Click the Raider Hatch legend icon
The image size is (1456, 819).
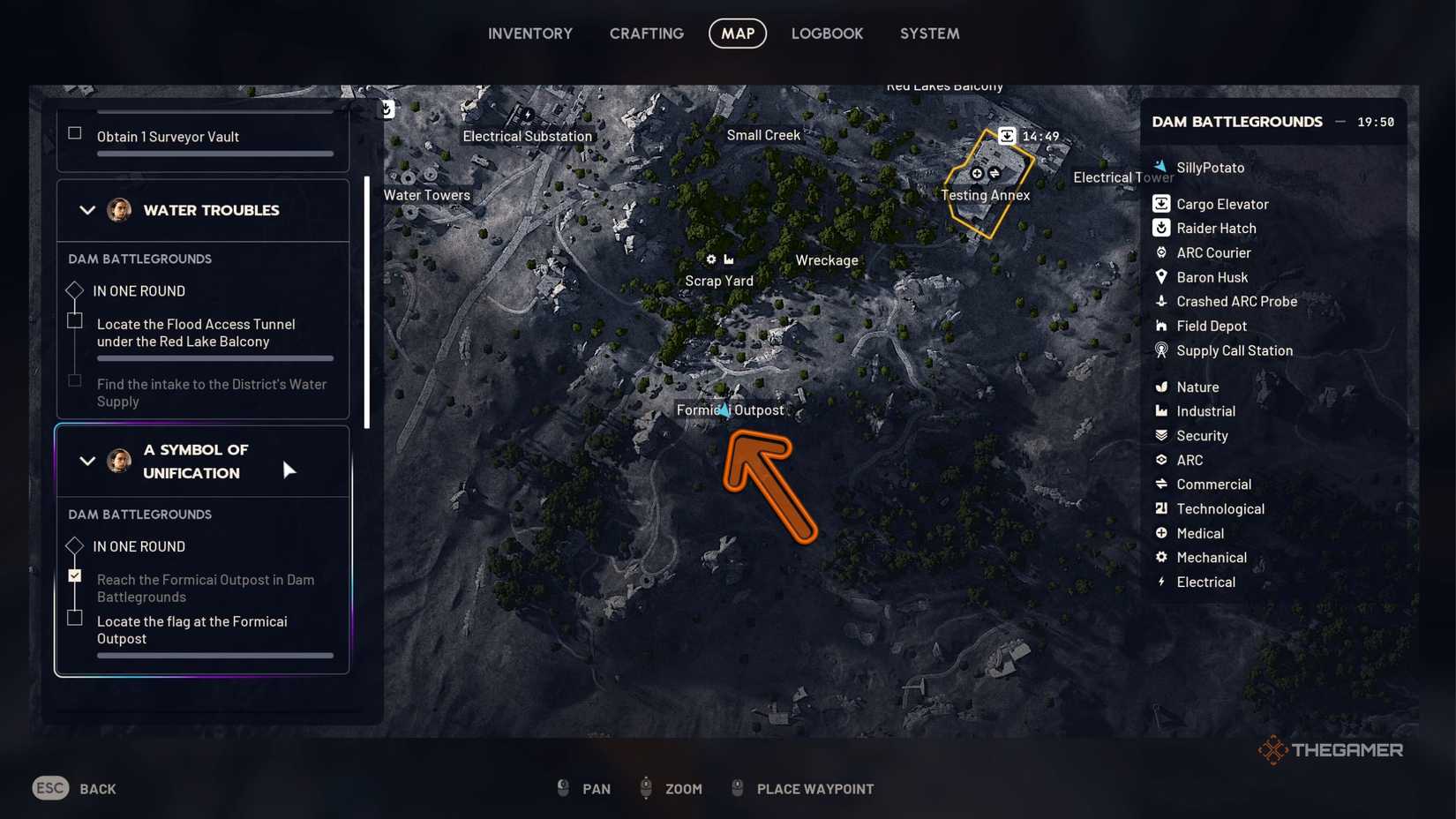pyautogui.click(x=1161, y=228)
